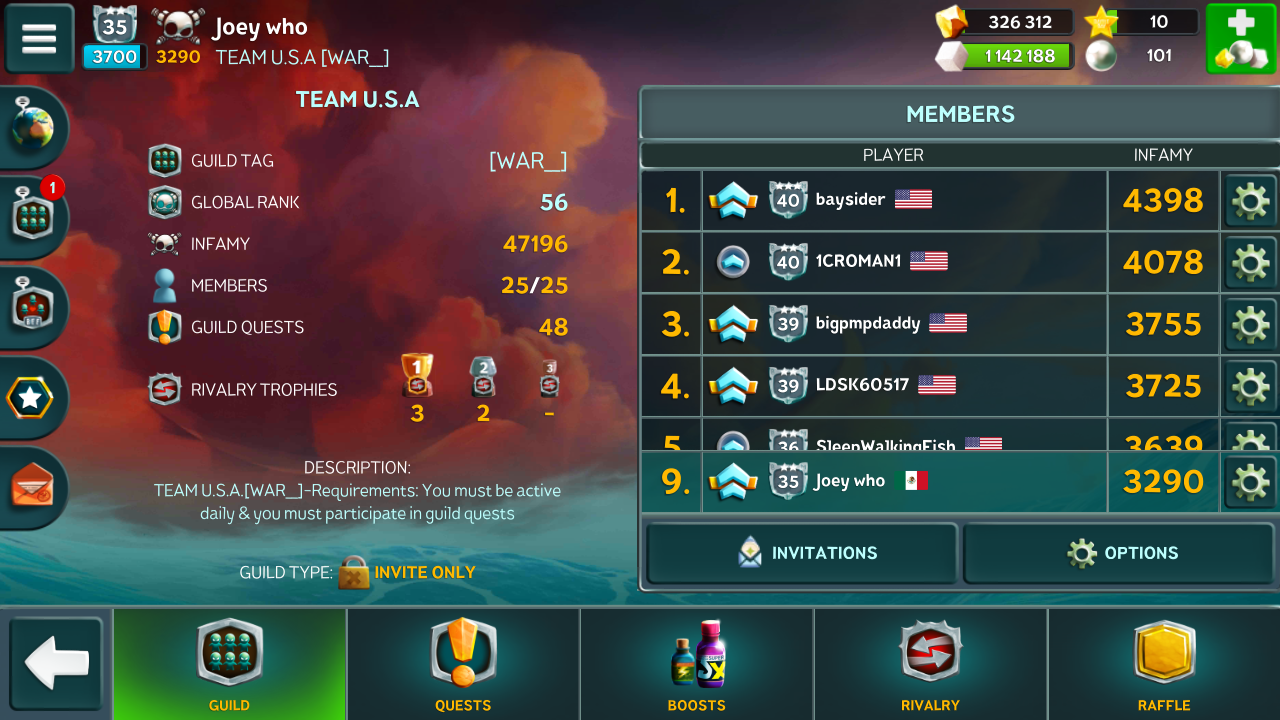Image resolution: width=1280 pixels, height=720 pixels.
Task: Open the mail envelope side tab
Action: [33, 487]
